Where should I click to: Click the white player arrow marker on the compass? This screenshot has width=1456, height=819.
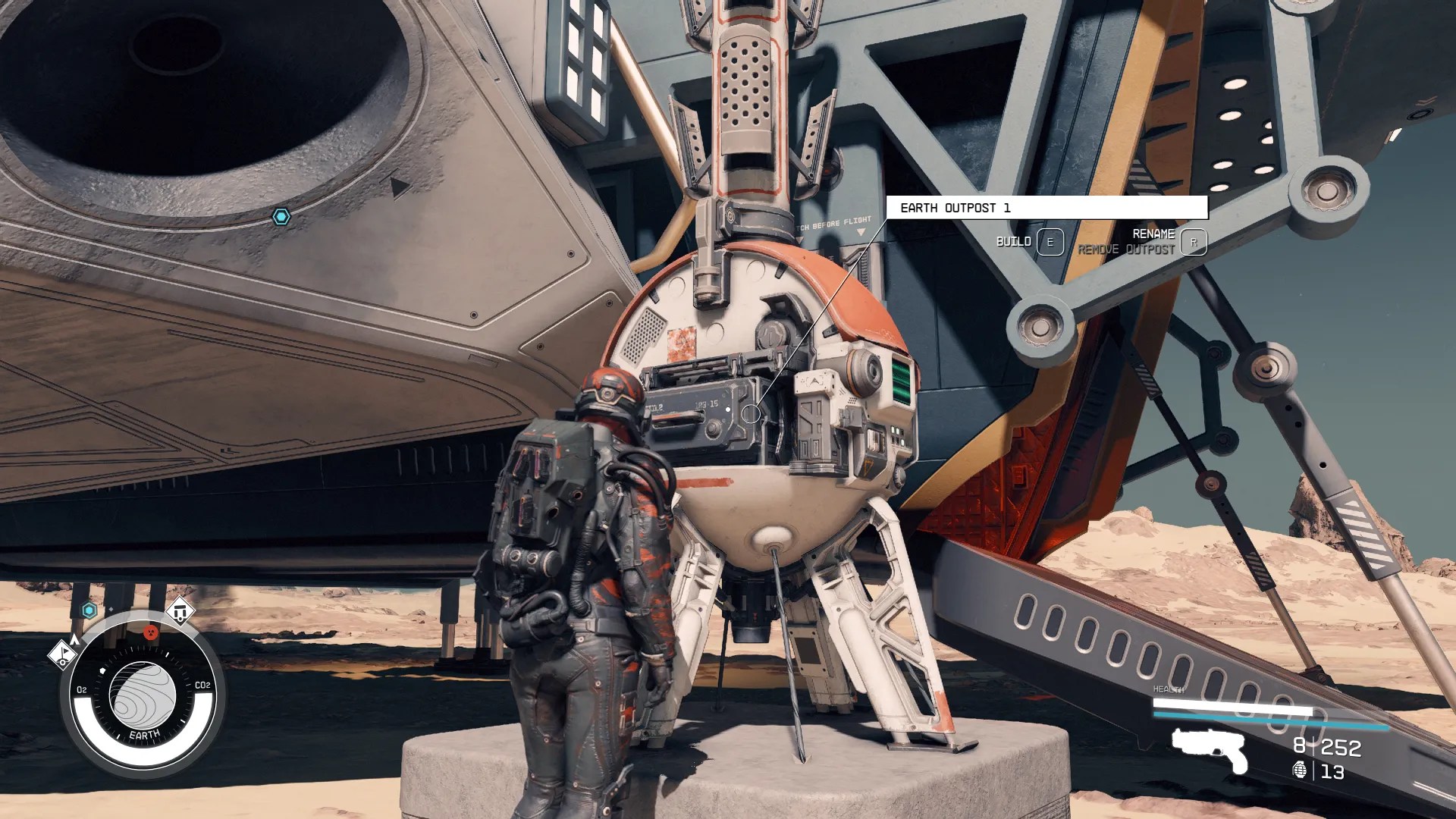tap(76, 639)
